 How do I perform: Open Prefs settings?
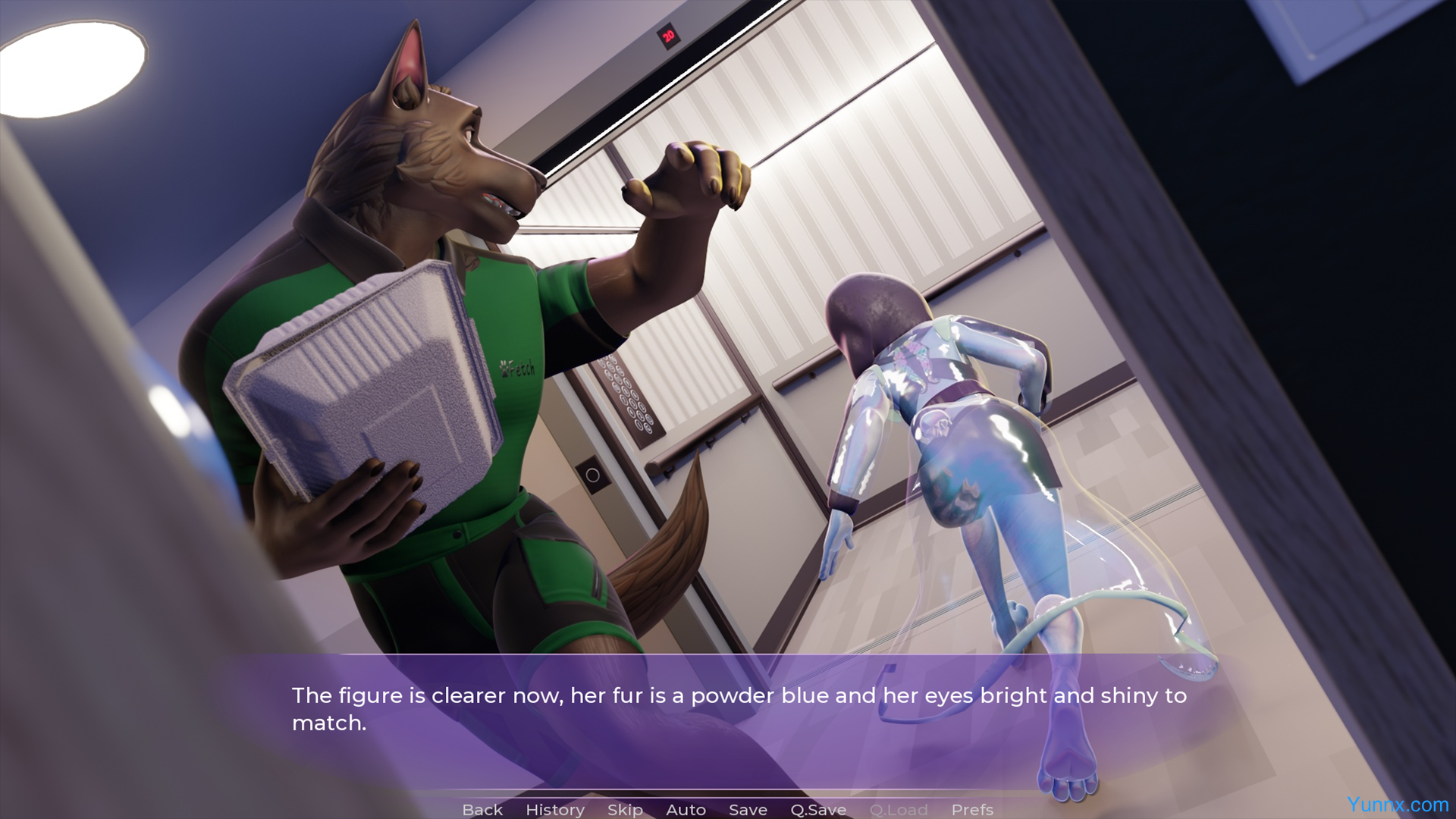(972, 810)
